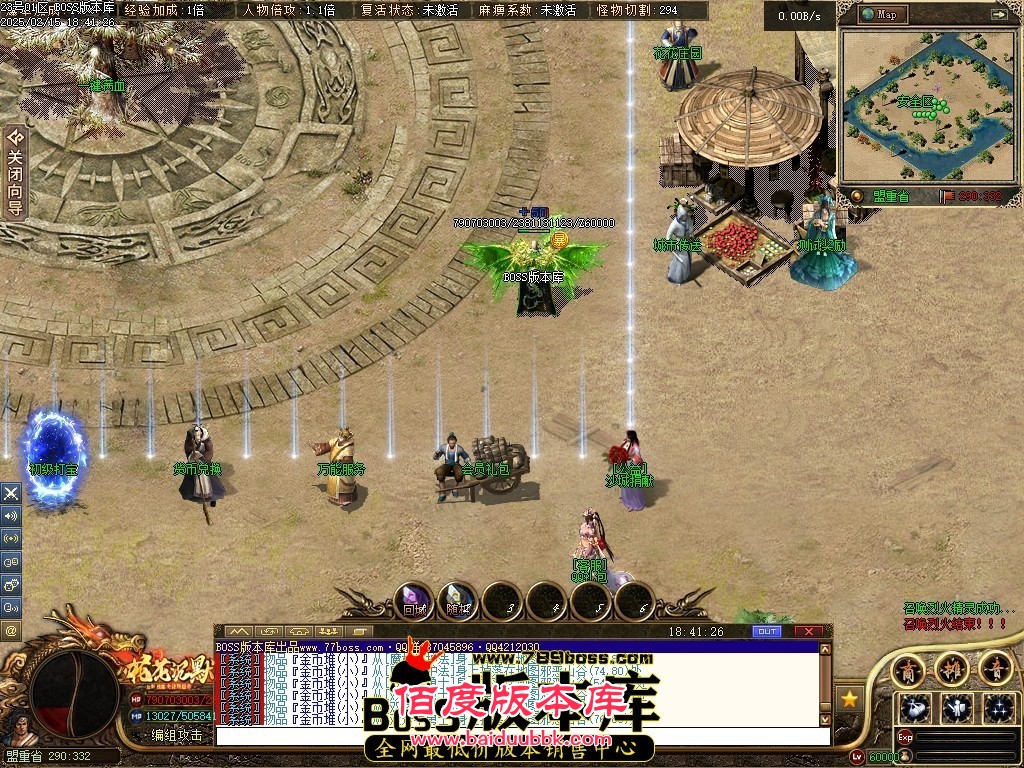Click the gold star button

(851, 697)
